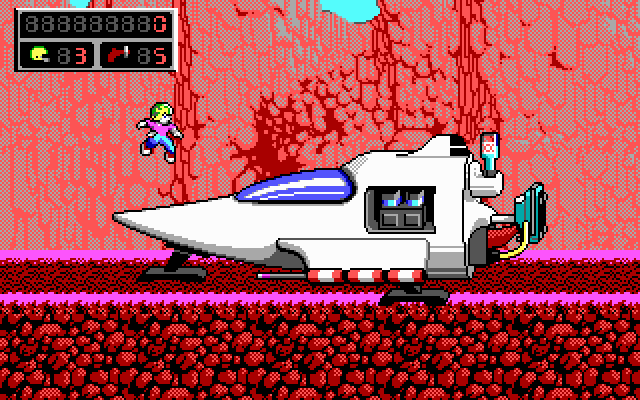The width and height of the screenshot is (640, 400).
Task: Click the yellow helmet lives icon
Action: click(x=39, y=55)
